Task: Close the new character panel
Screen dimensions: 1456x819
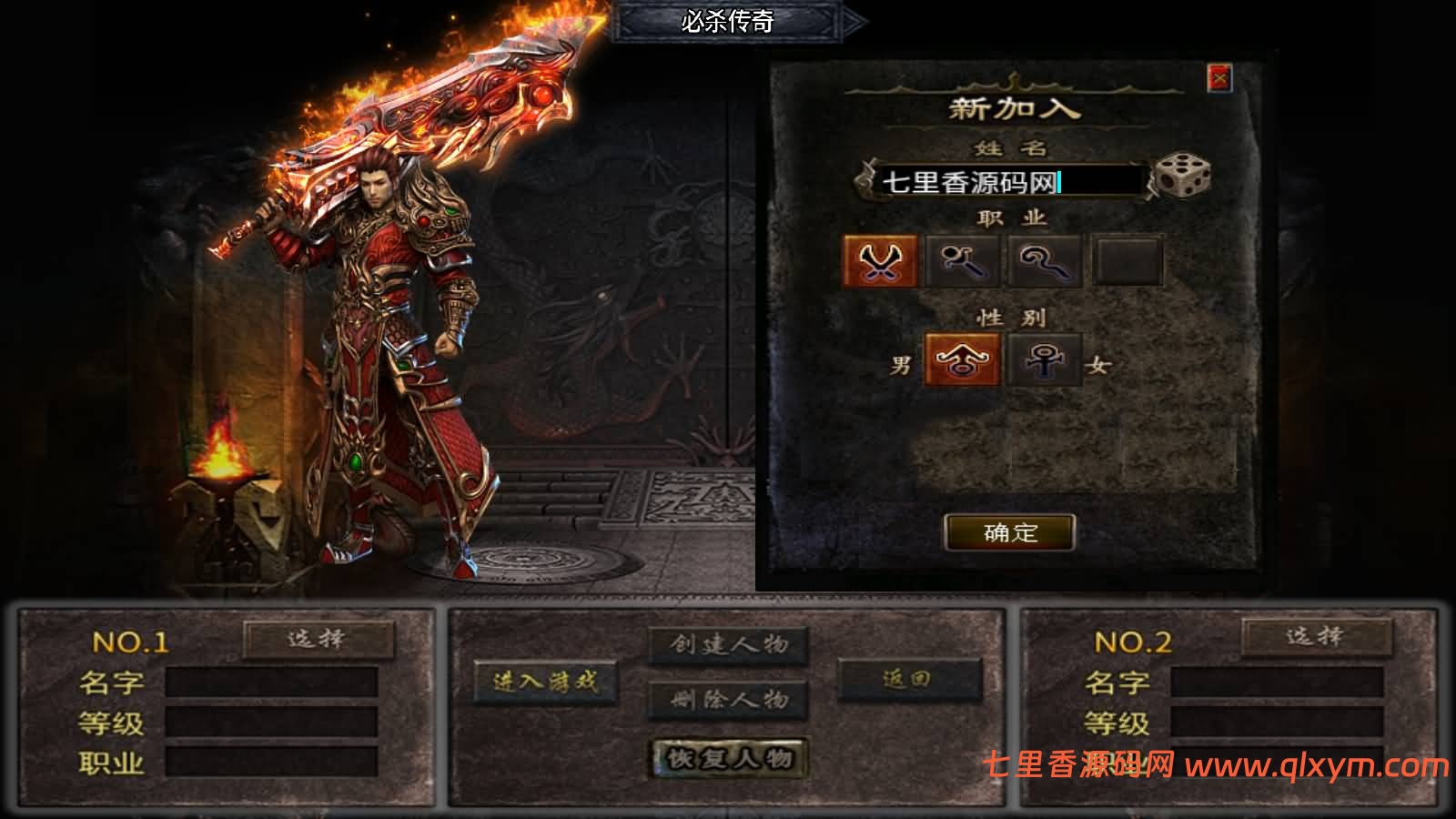Action: [x=1218, y=78]
